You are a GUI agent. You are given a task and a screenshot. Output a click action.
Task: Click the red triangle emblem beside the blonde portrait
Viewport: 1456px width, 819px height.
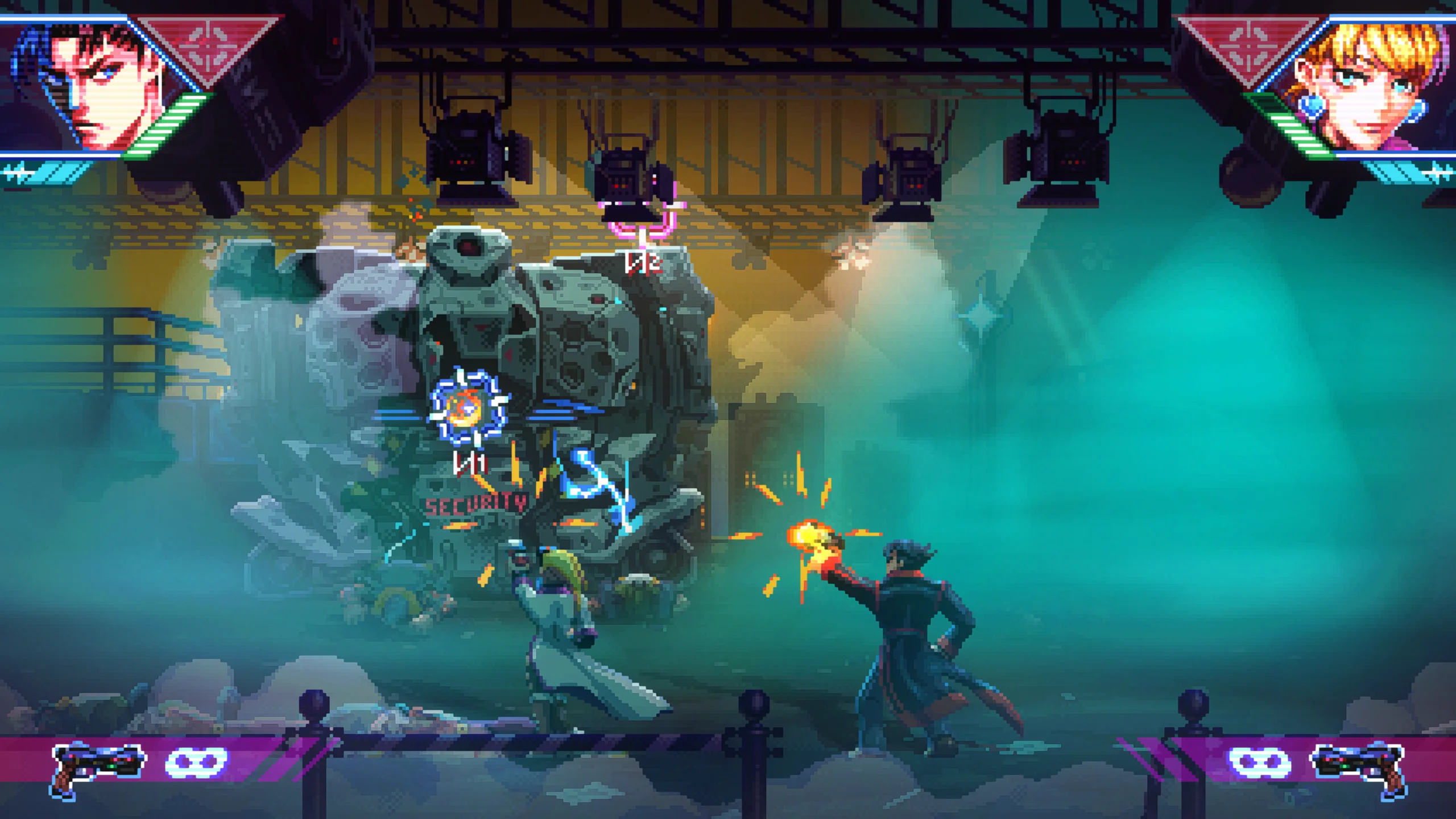pyautogui.click(x=1248, y=45)
